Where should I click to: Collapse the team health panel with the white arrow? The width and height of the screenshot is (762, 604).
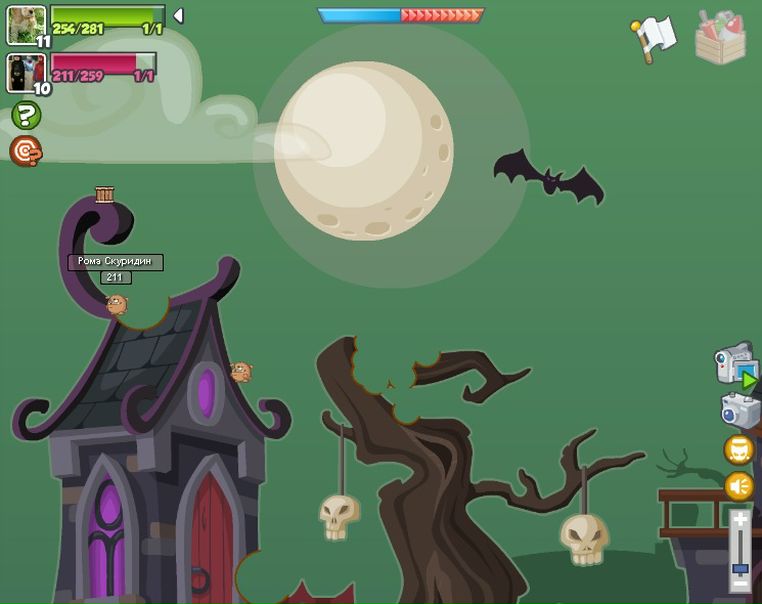(x=177, y=15)
